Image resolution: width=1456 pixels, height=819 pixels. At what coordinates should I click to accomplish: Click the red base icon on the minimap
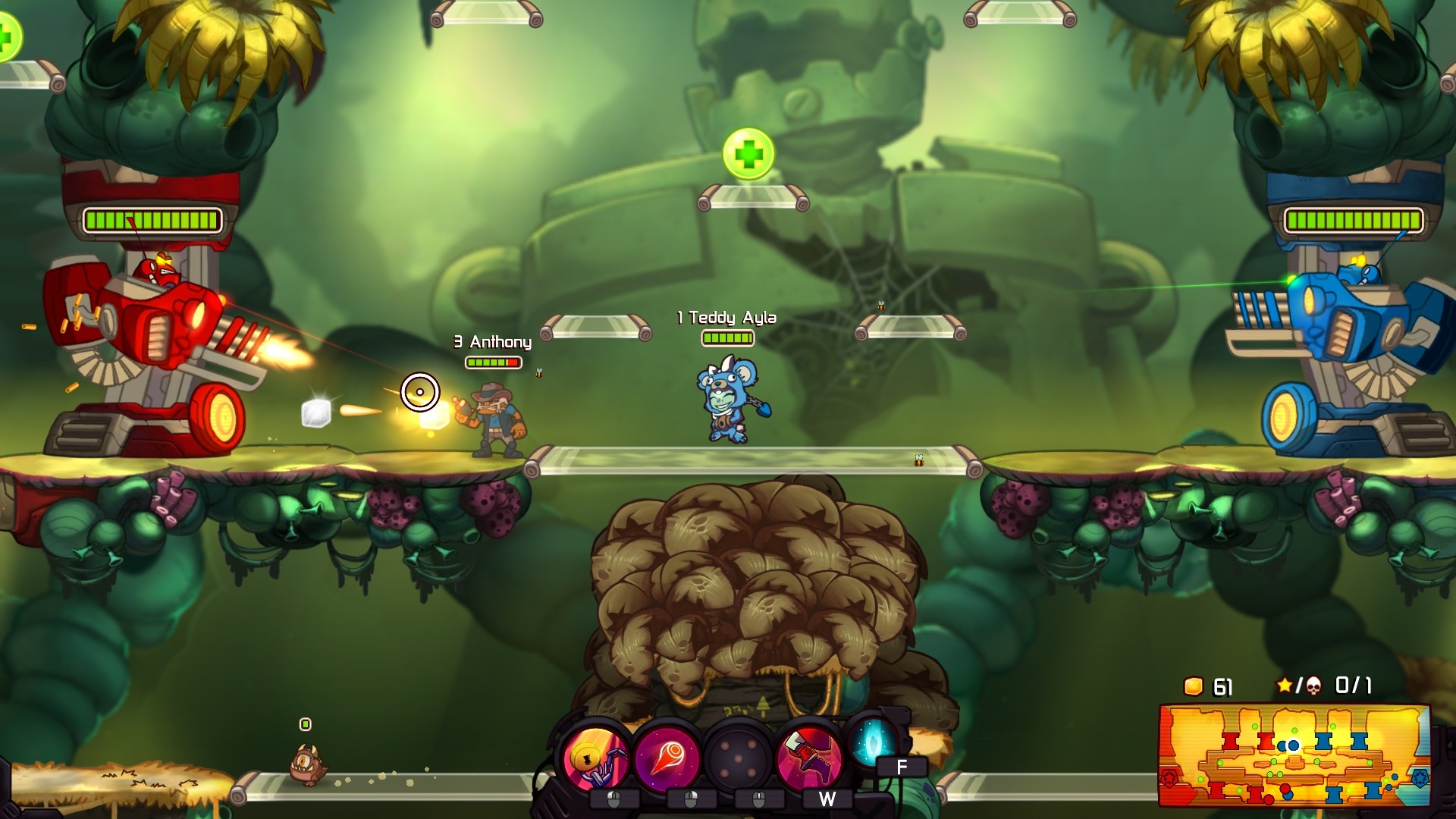(x=1169, y=778)
